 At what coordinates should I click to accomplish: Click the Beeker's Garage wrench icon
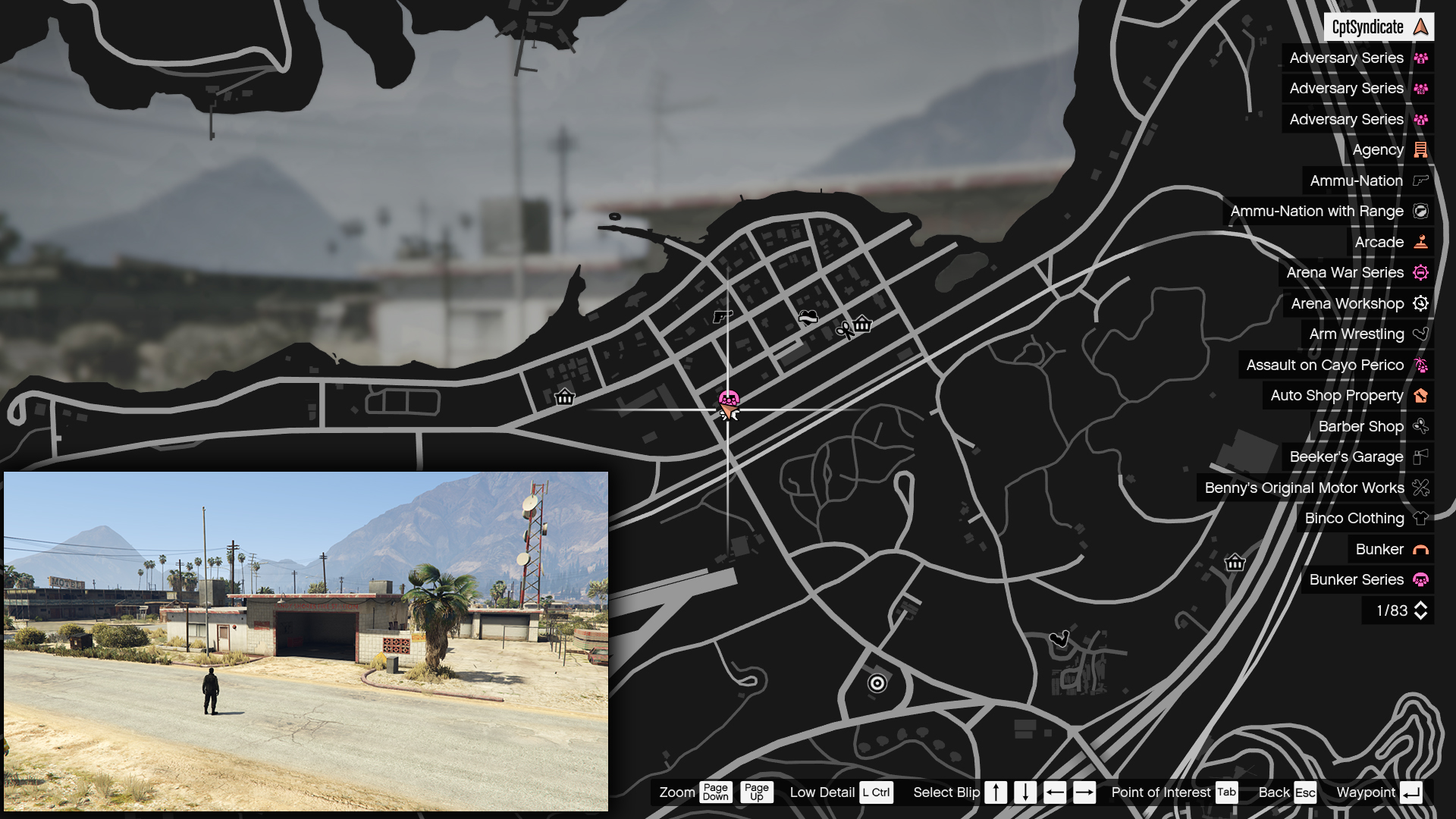coord(1420,457)
